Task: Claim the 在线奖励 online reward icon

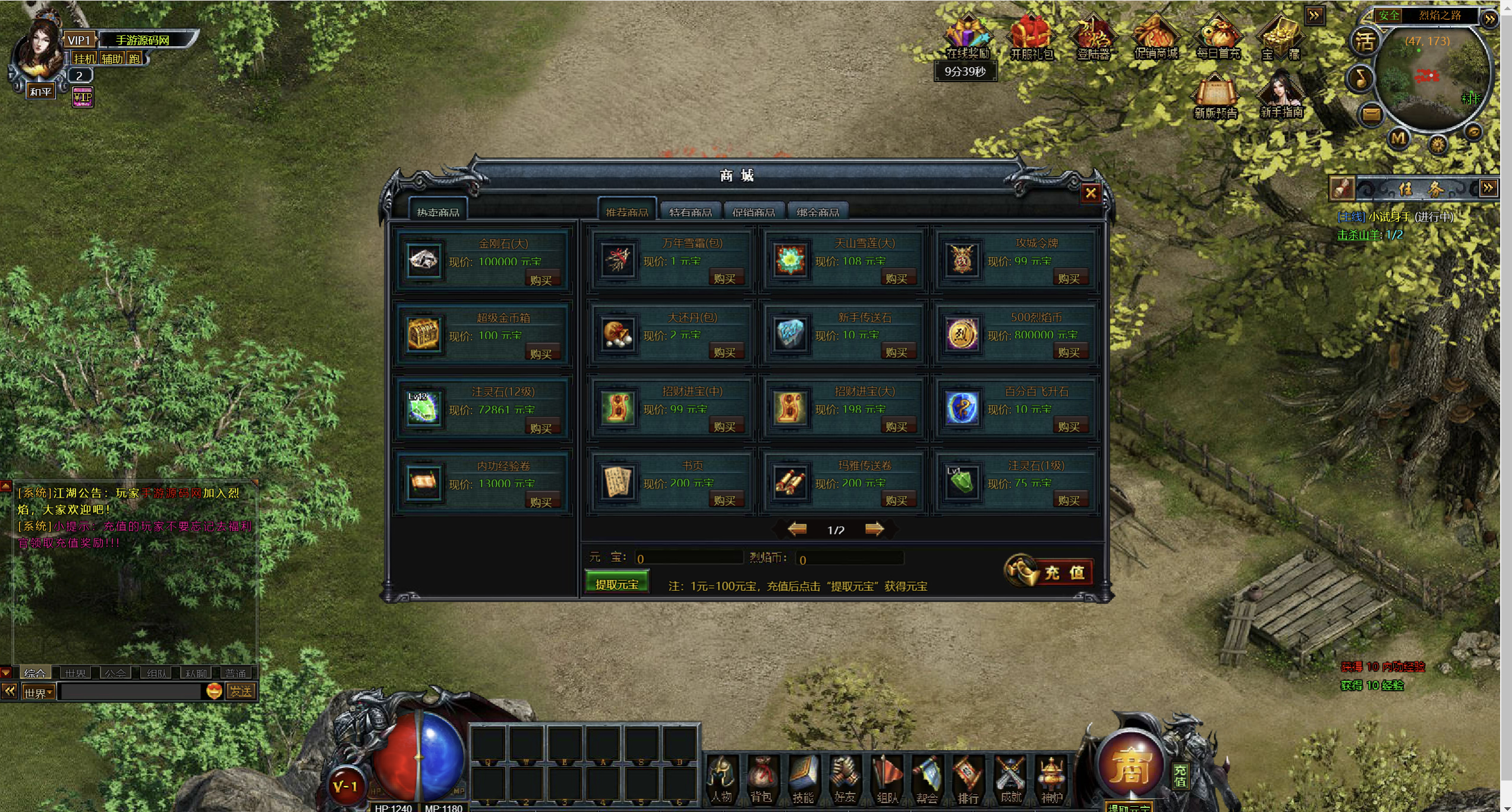Action: [x=968, y=37]
